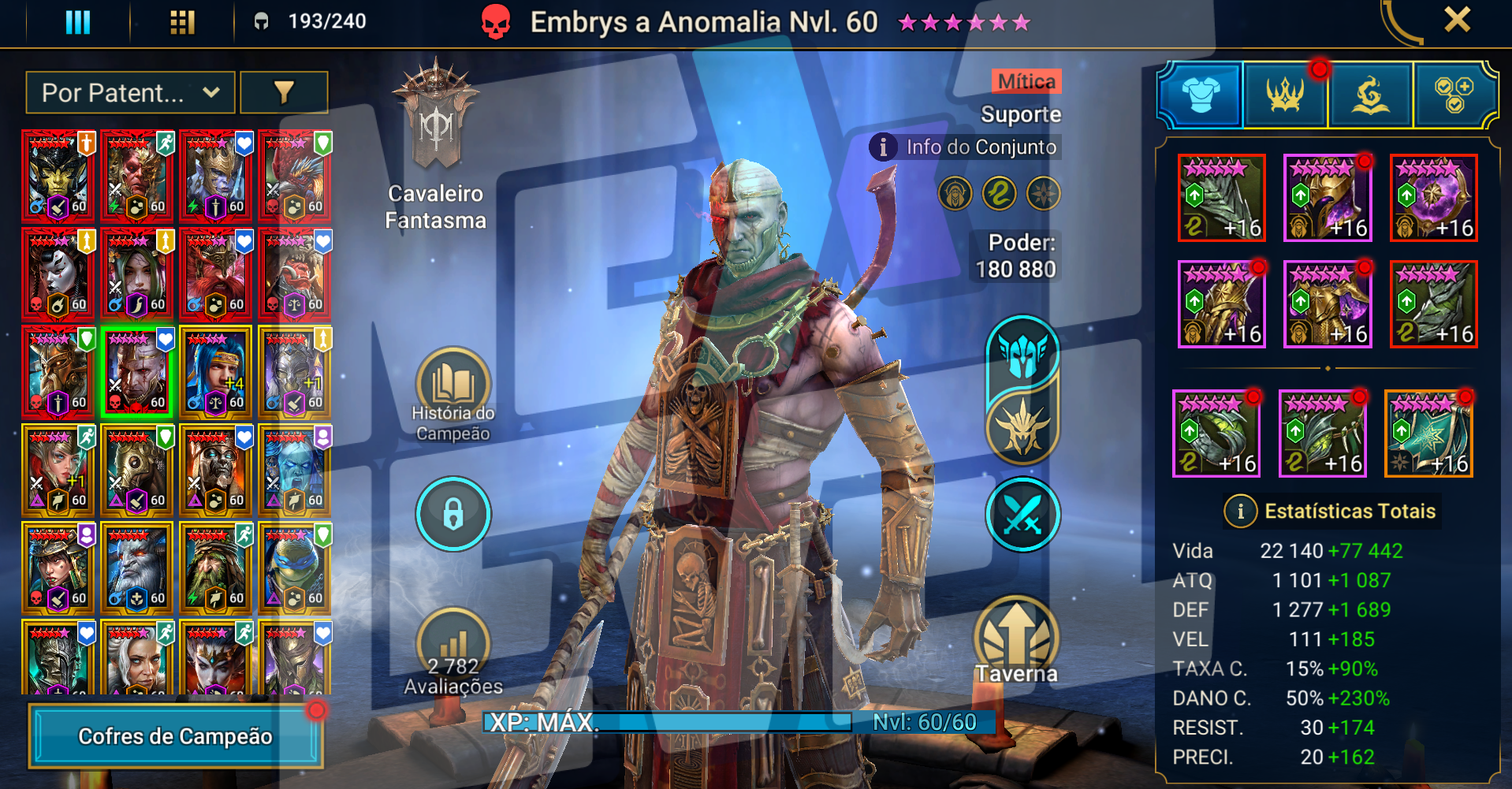Select the green-highlighted champion portrait

pos(137,372)
